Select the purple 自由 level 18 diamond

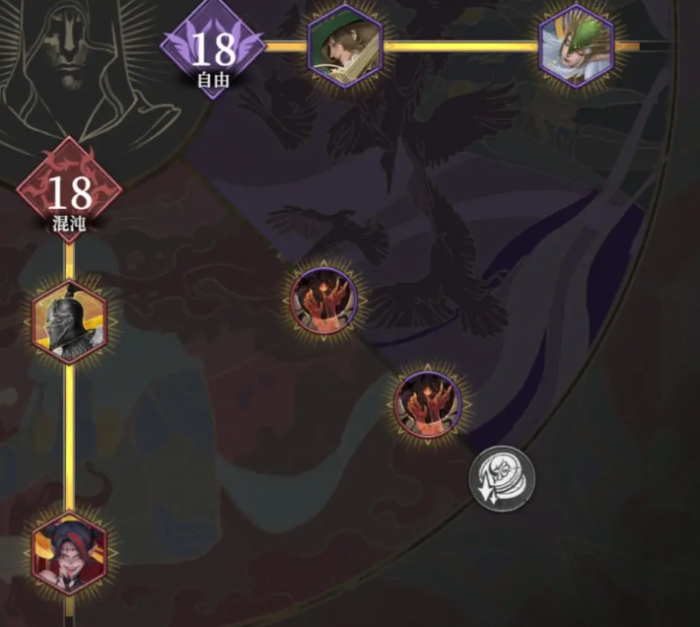click(x=212, y=50)
